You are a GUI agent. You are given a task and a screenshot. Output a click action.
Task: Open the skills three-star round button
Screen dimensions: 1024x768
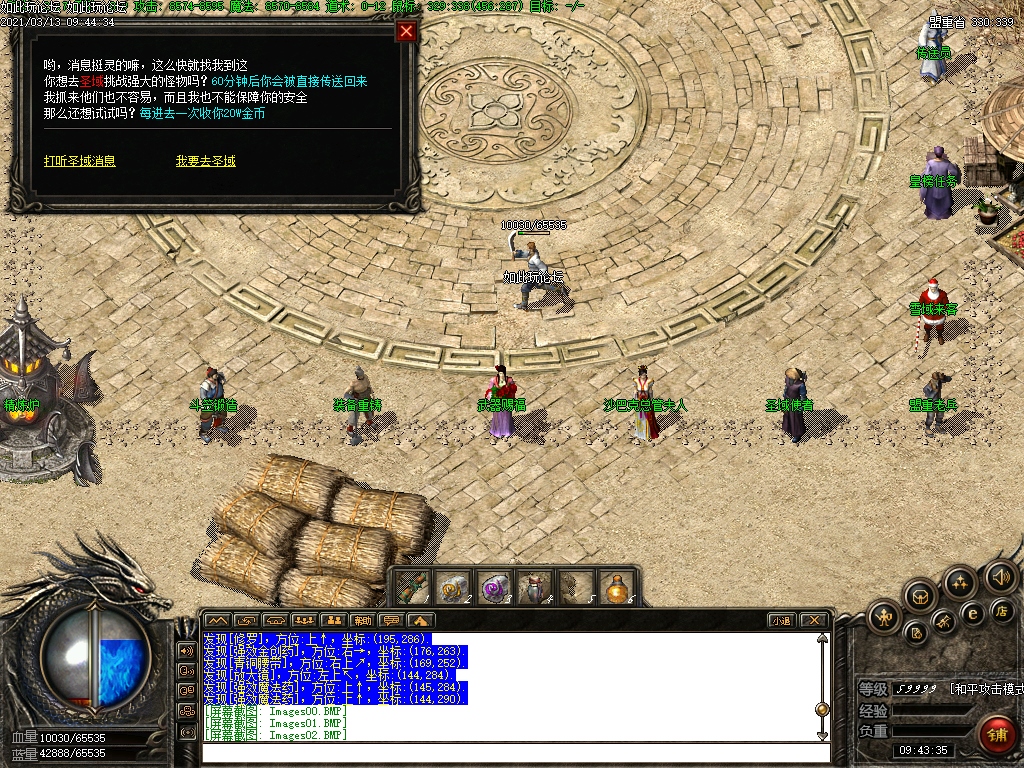click(961, 583)
